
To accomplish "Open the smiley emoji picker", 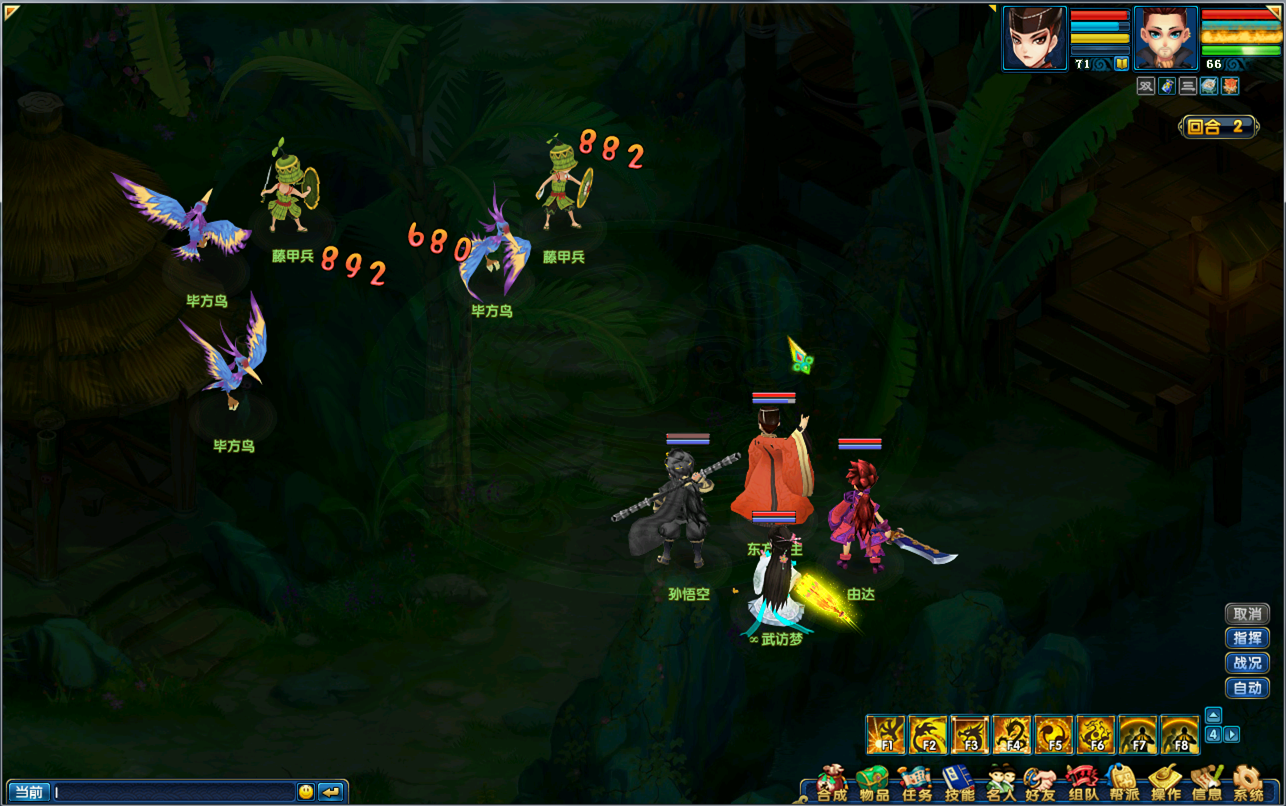I will coord(306,792).
